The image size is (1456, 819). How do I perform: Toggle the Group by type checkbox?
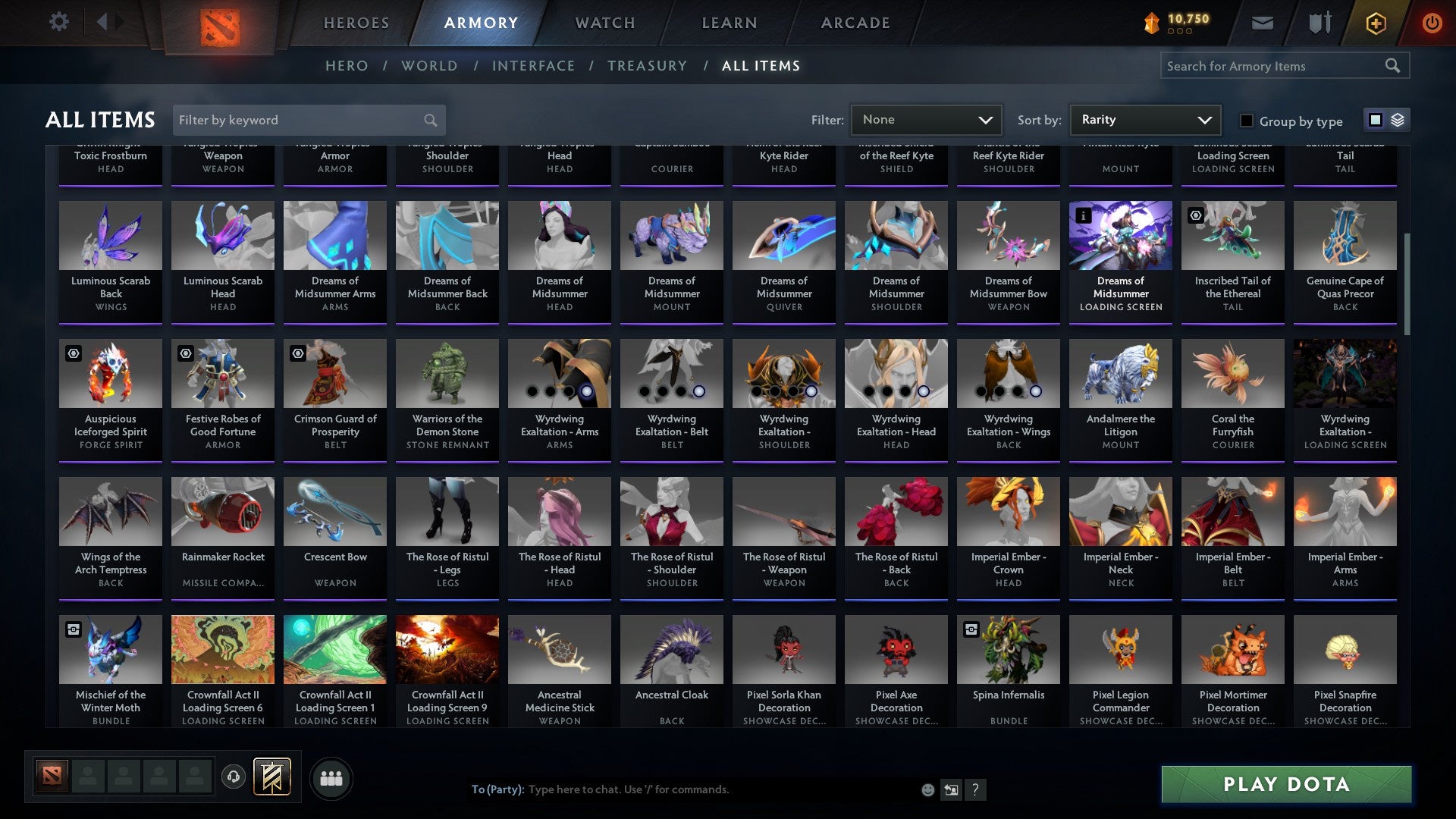(1246, 121)
